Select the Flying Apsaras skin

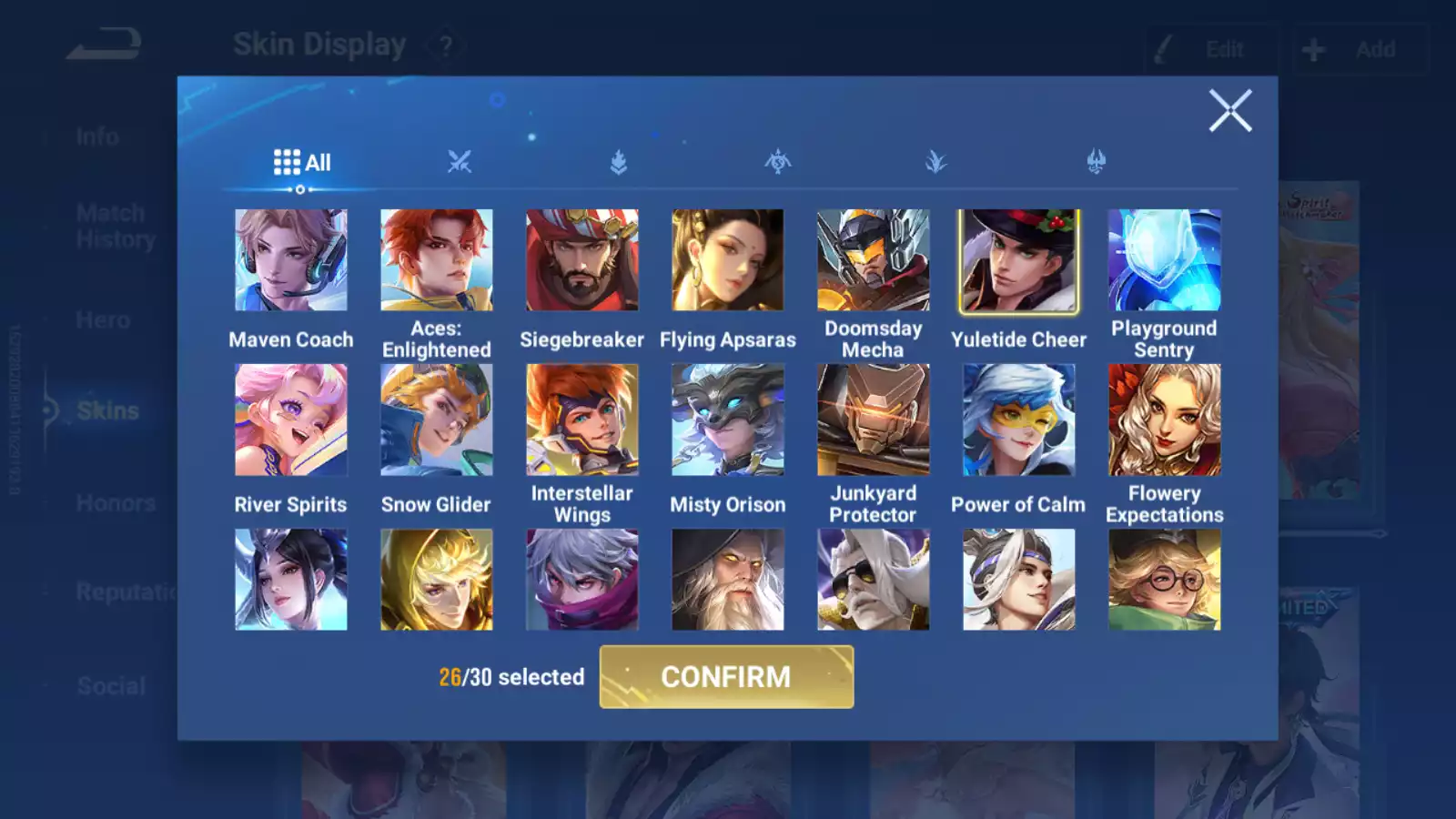(727, 261)
